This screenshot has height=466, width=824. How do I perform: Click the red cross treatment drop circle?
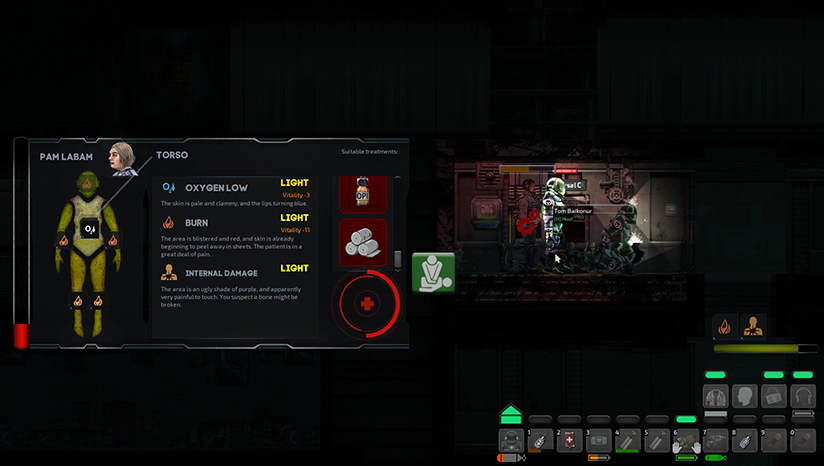(367, 303)
